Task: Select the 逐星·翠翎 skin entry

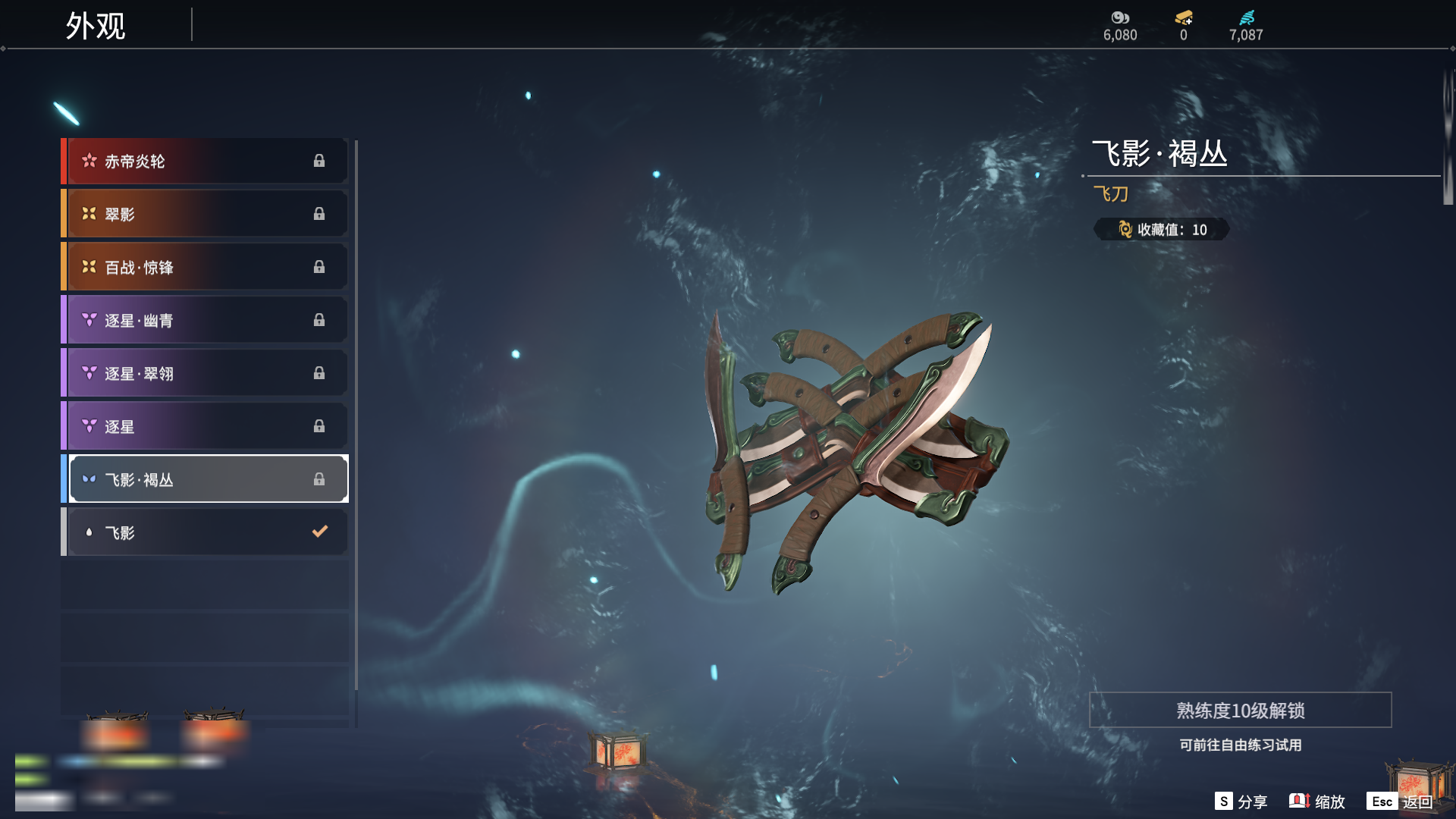Action: [x=205, y=373]
